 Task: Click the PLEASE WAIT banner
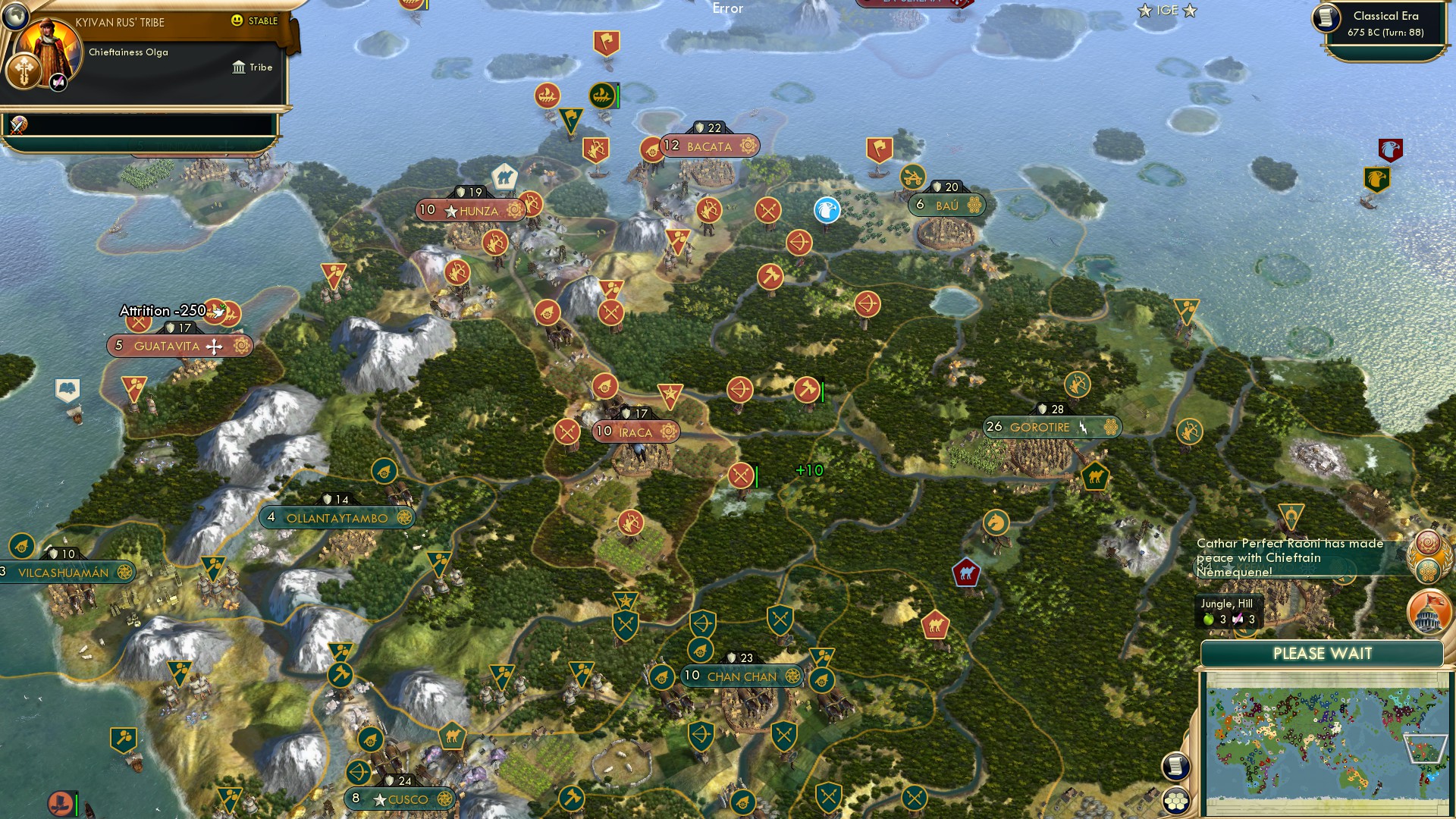[1322, 654]
